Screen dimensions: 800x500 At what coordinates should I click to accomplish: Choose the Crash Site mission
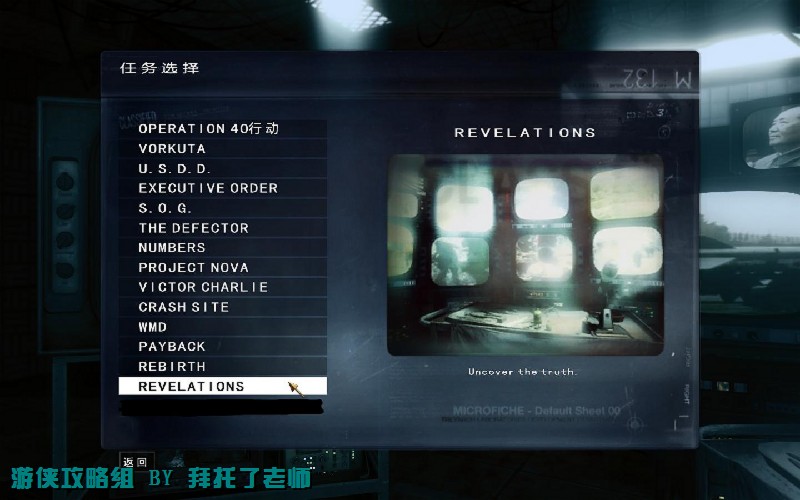click(184, 307)
